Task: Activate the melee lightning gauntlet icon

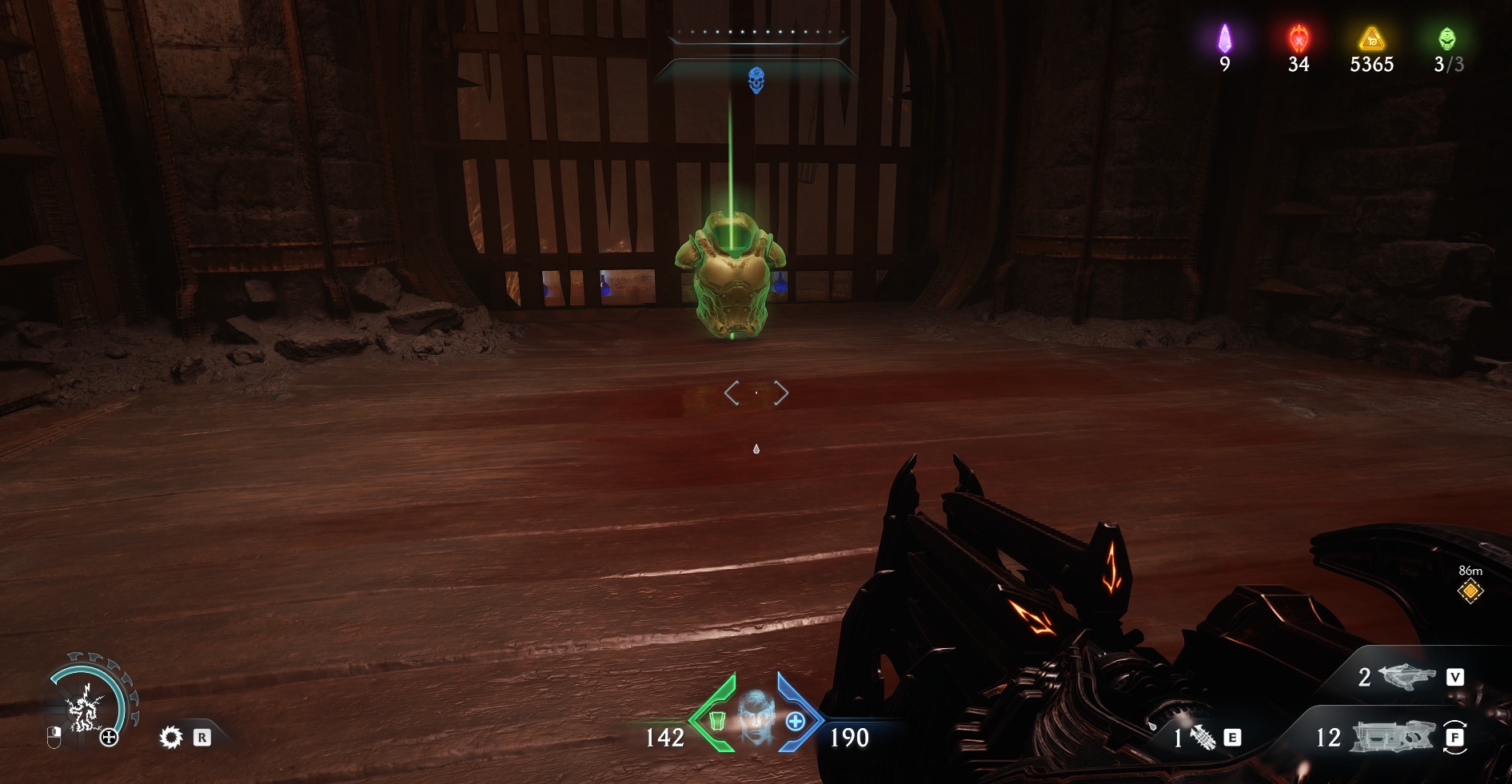Action: pos(83,709)
